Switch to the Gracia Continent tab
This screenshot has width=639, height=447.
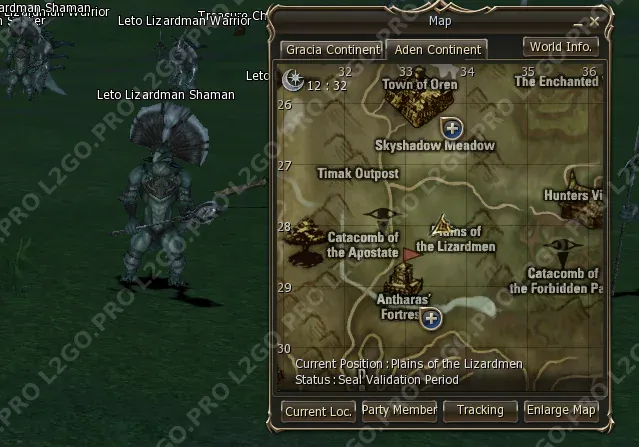(333, 49)
